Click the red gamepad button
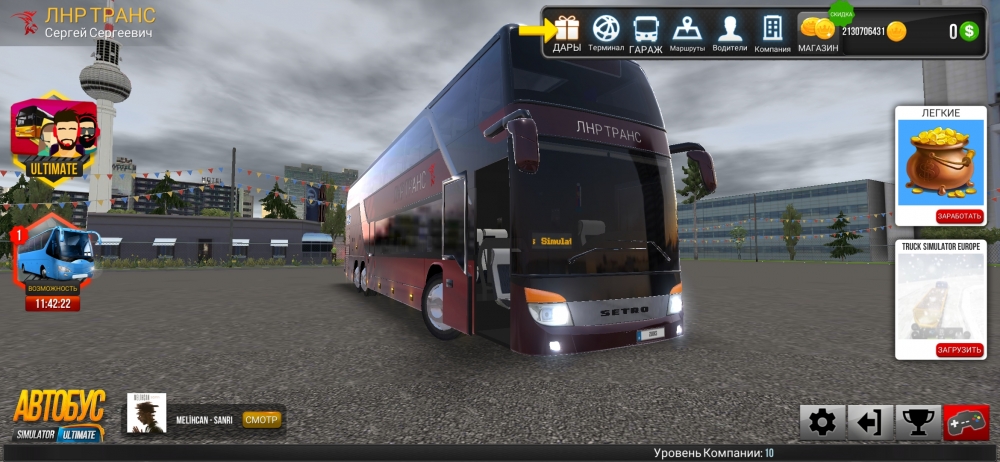Screen dimensions: 1000x462 click(x=966, y=423)
